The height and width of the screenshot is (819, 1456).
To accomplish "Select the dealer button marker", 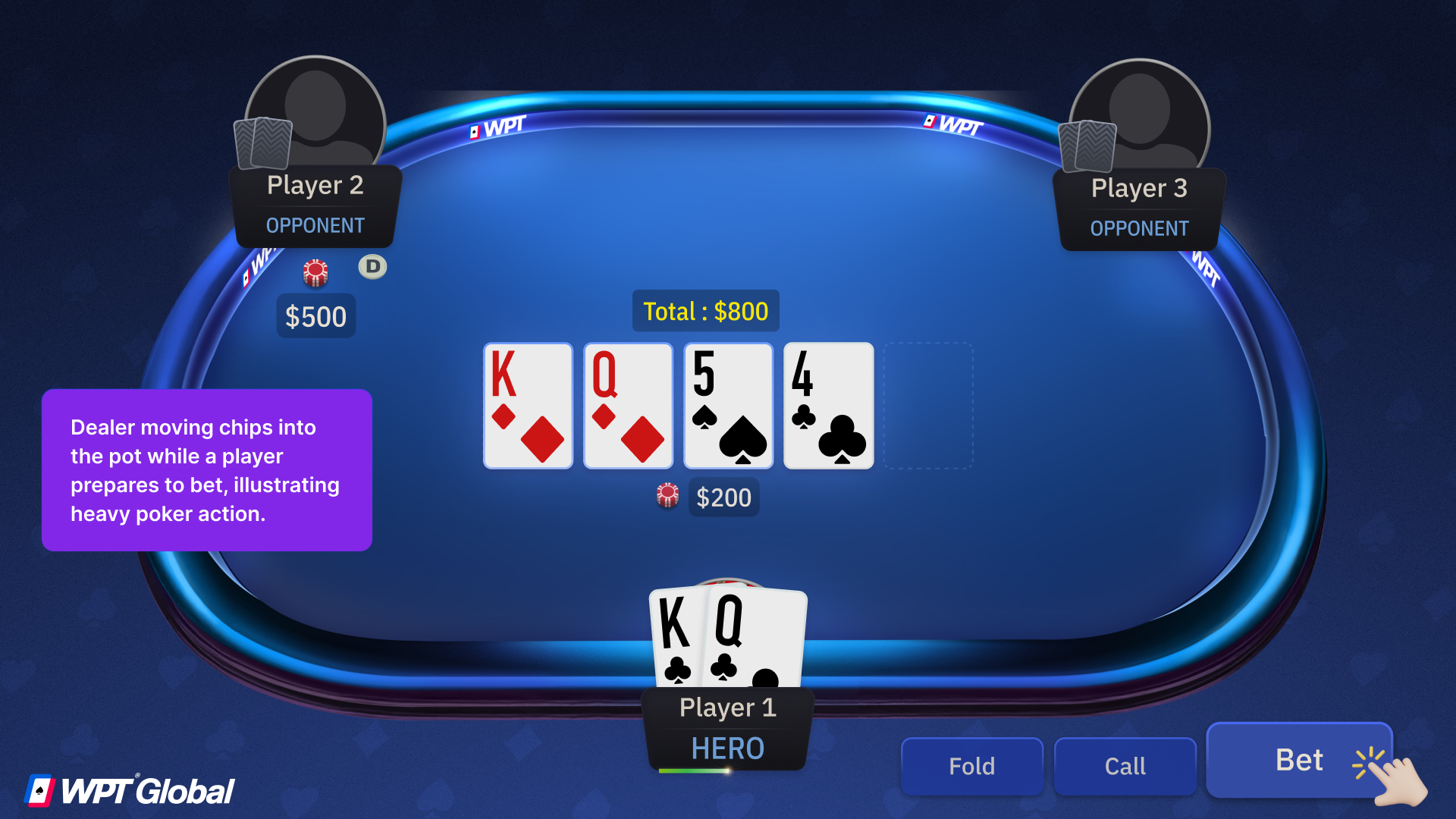I will click(372, 267).
